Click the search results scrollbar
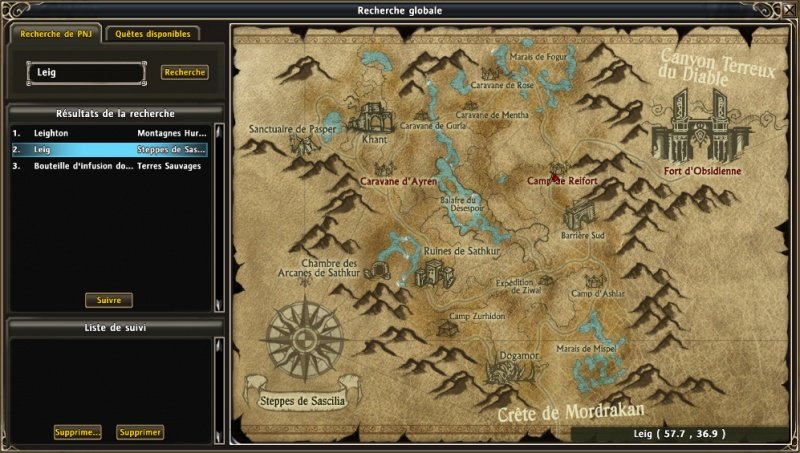 [x=219, y=215]
